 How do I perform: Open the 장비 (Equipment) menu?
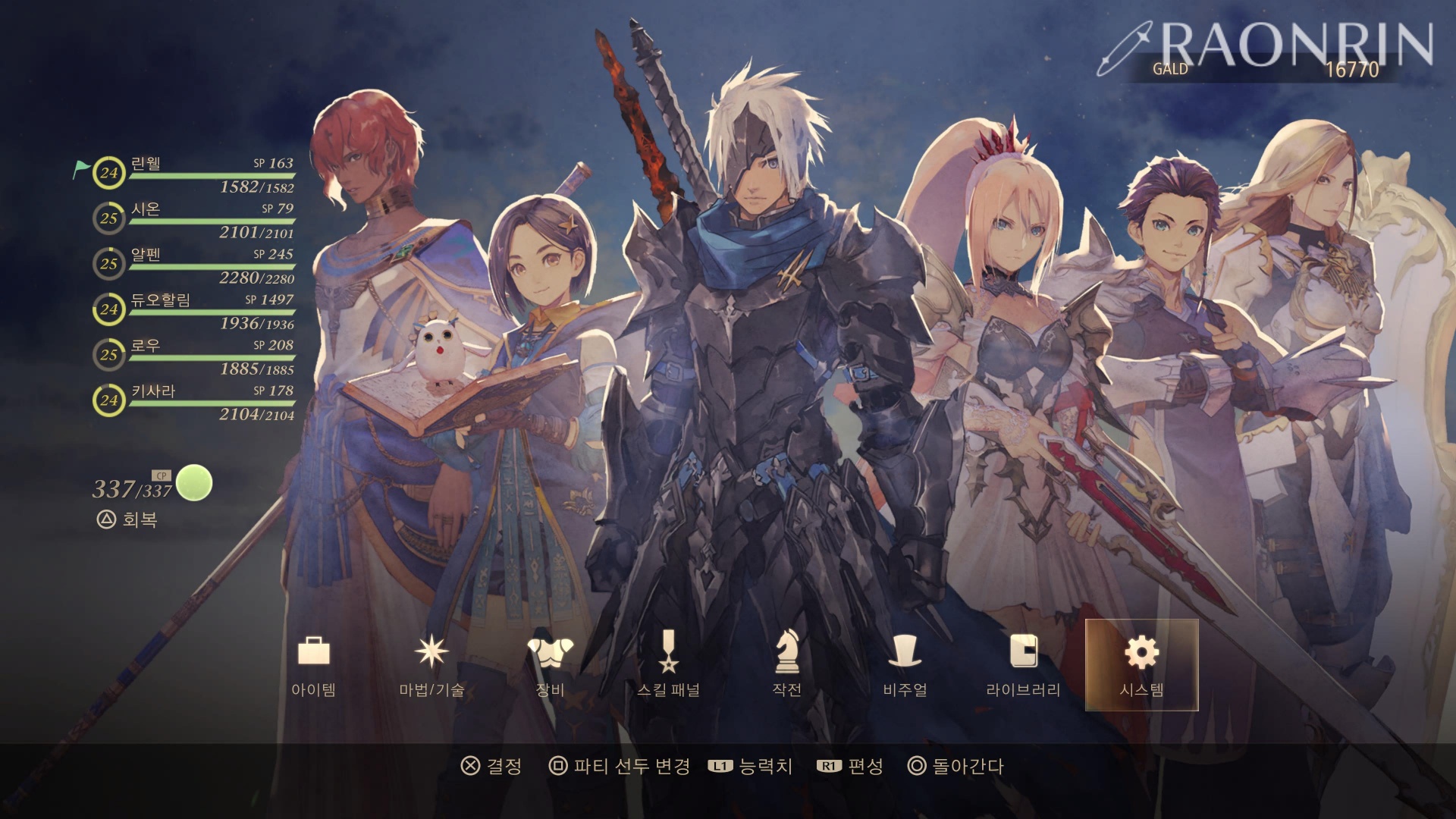point(550,664)
